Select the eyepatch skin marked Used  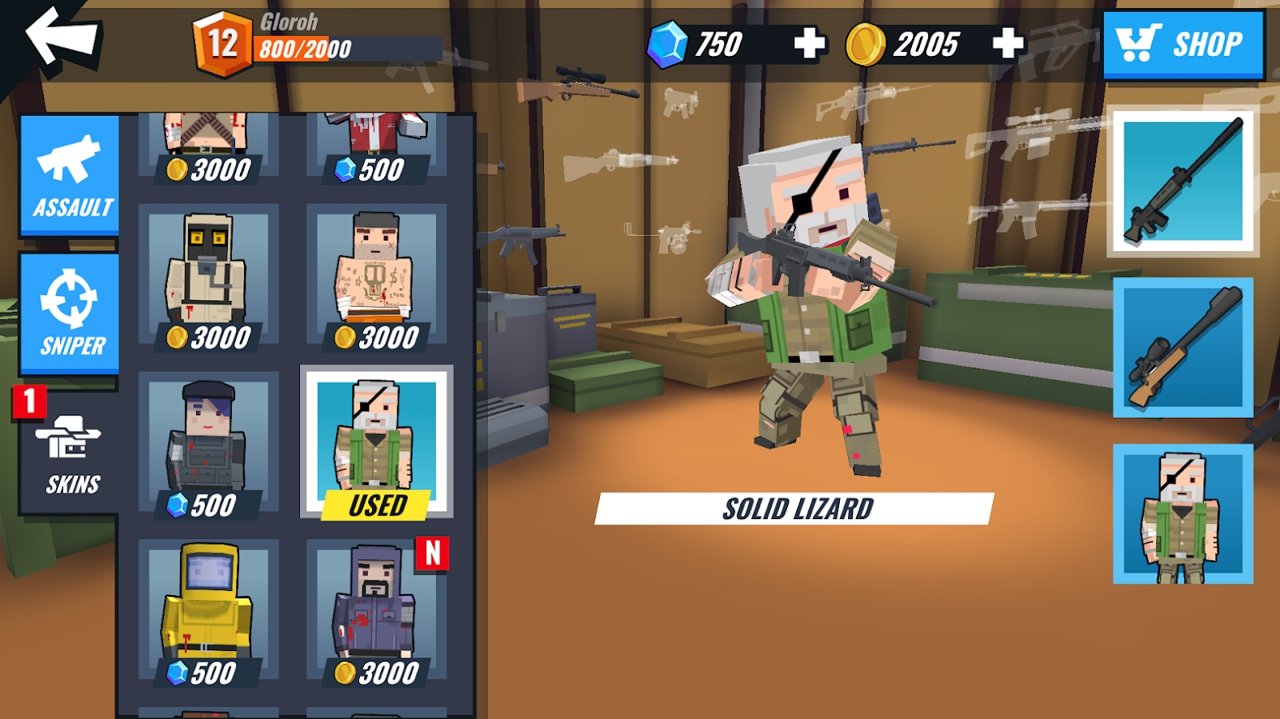point(376,442)
